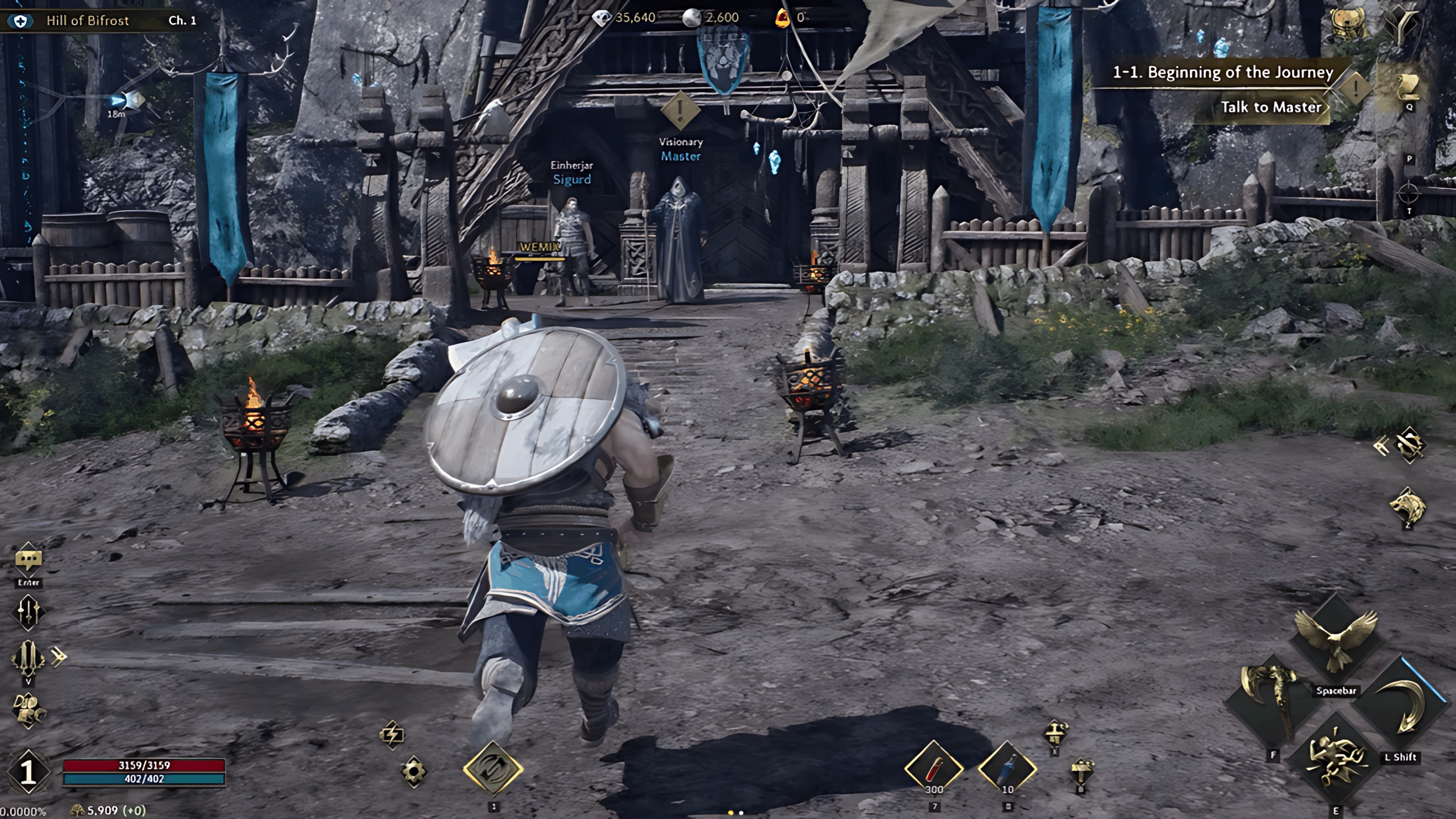Screen dimensions: 1456x819
Task: Use the blue mana potion slot
Action: pos(1007,769)
